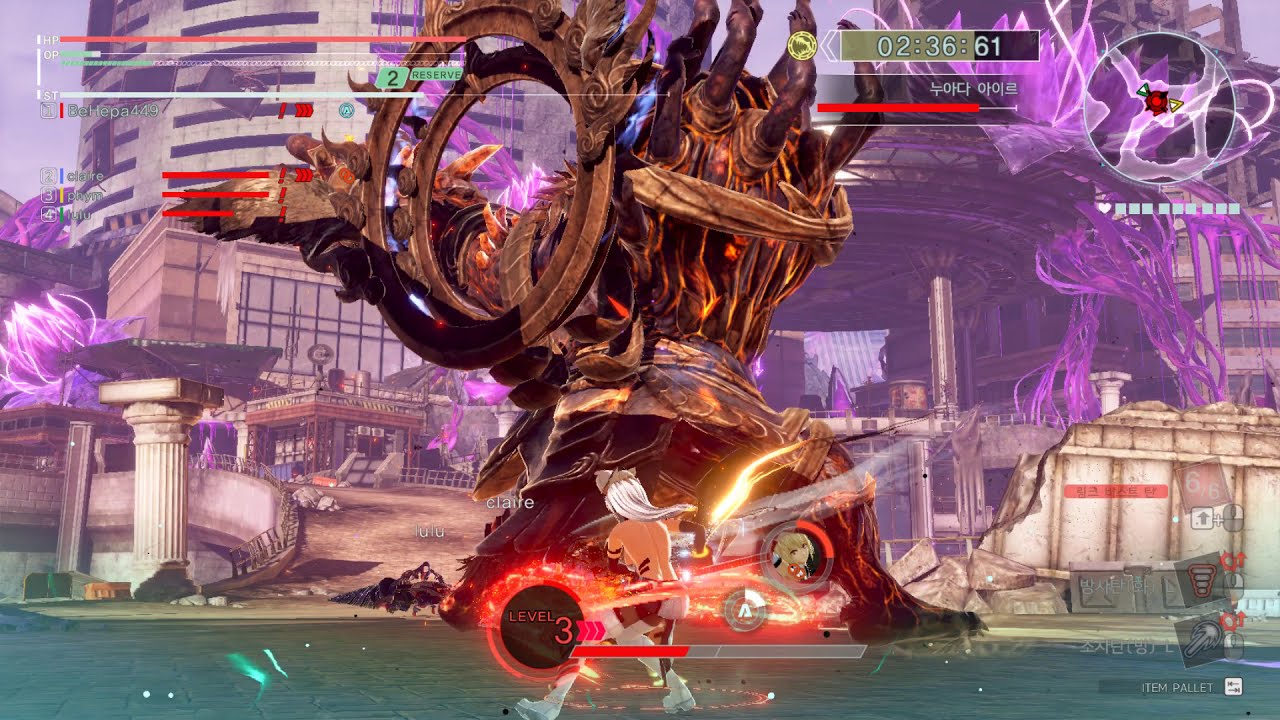
Task: Select party member phym in the list
Action: (x=86, y=195)
